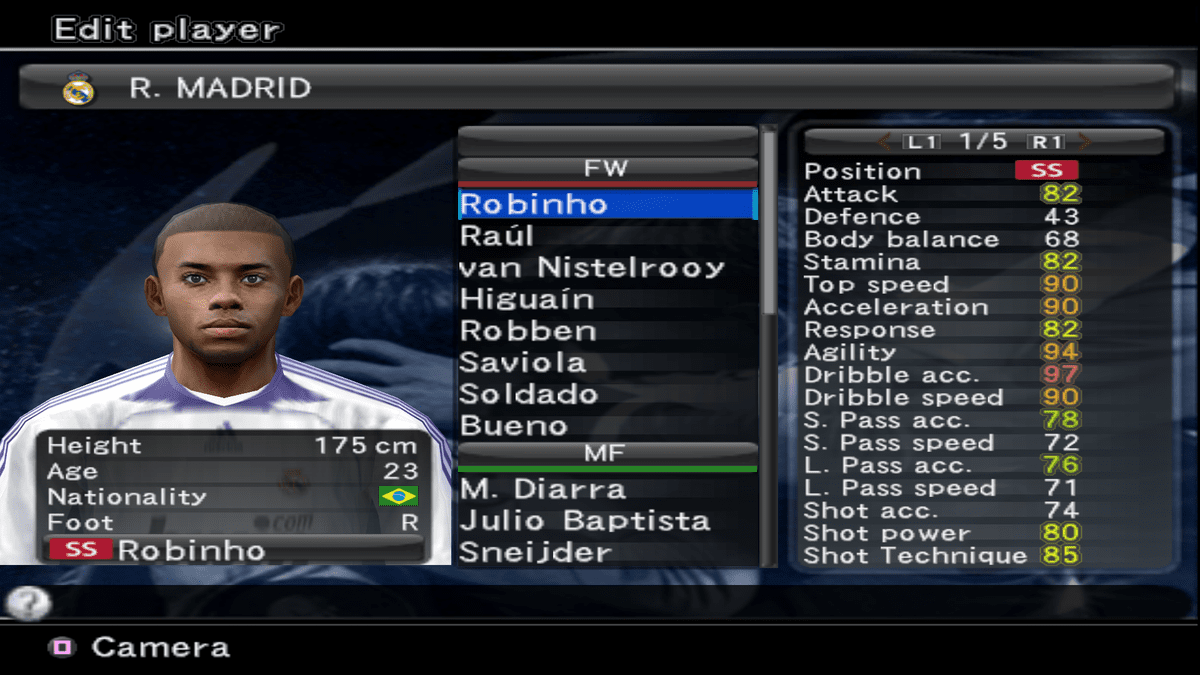
Task: Select the FW position group header
Action: [x=607, y=168]
